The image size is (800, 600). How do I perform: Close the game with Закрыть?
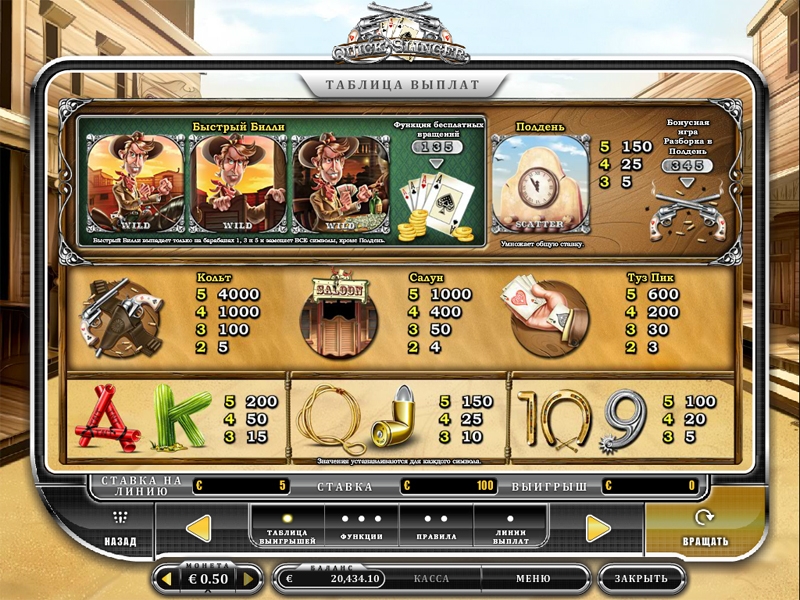pos(641,579)
